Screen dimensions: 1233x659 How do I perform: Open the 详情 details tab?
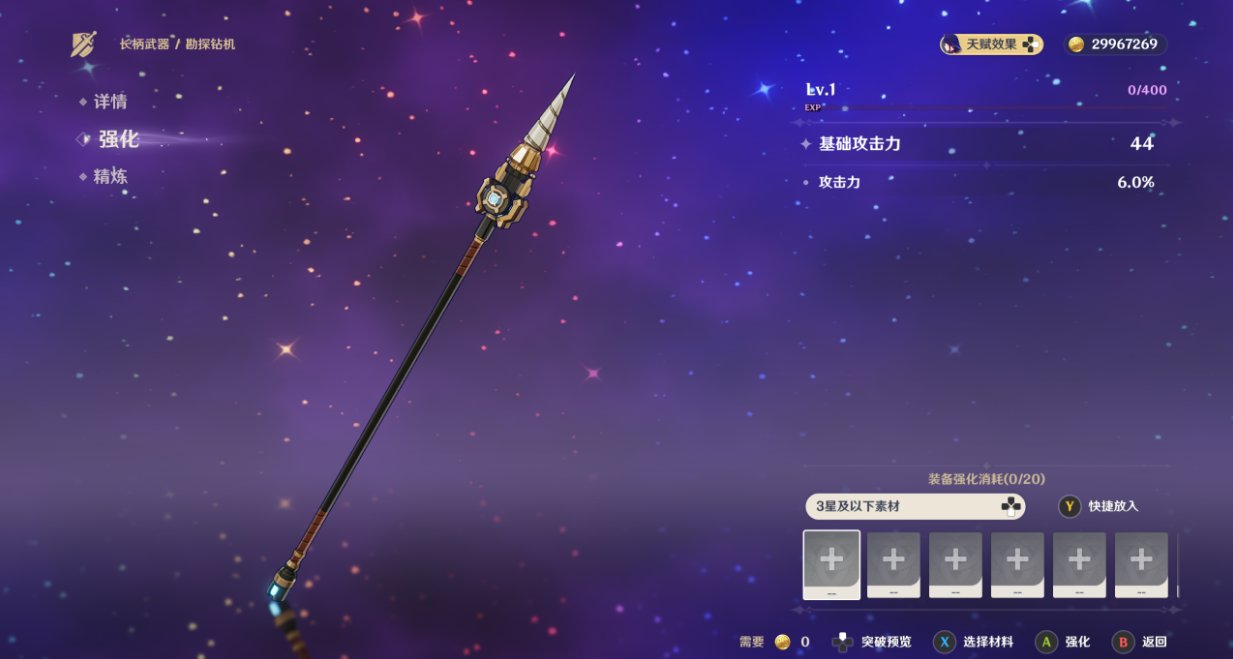[110, 102]
